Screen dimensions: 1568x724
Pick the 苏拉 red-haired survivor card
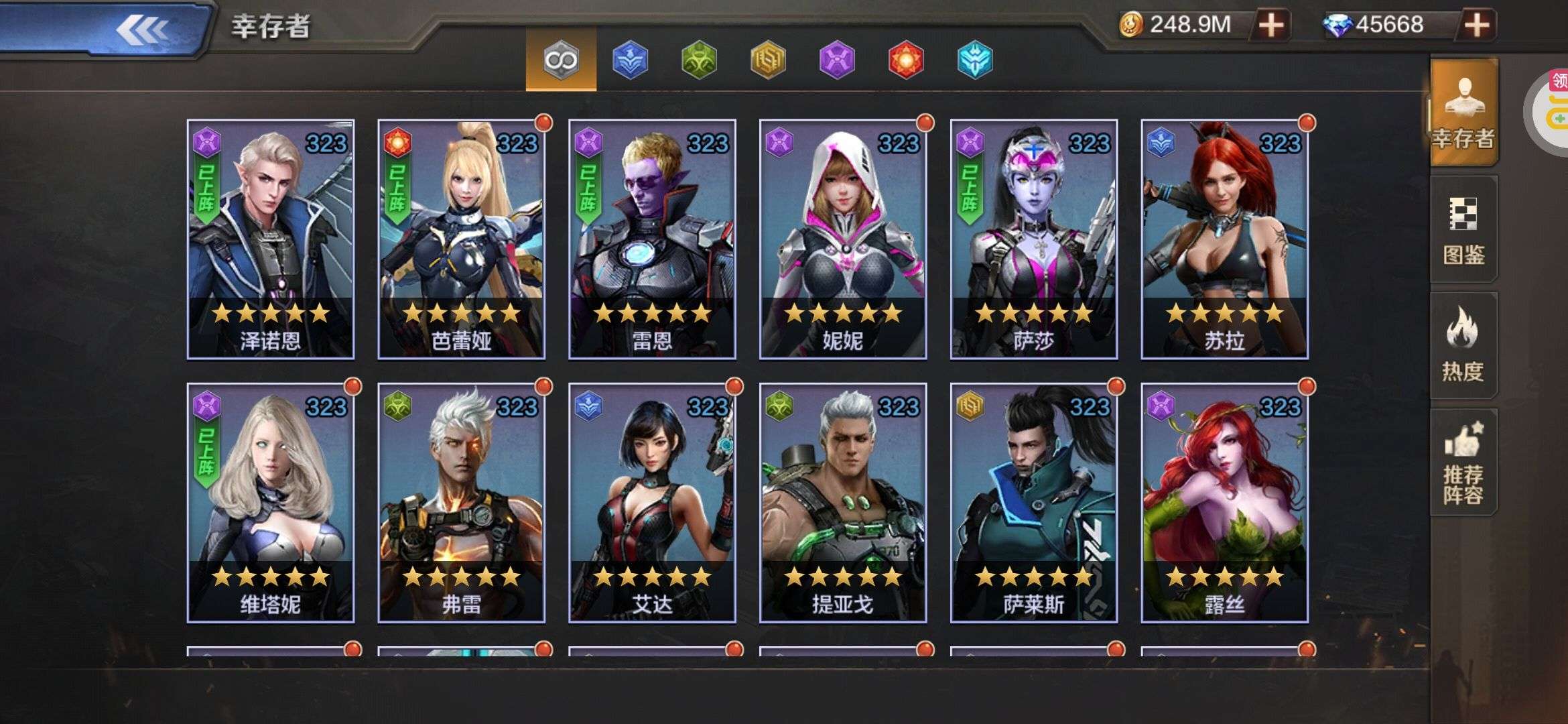[x=1224, y=239]
